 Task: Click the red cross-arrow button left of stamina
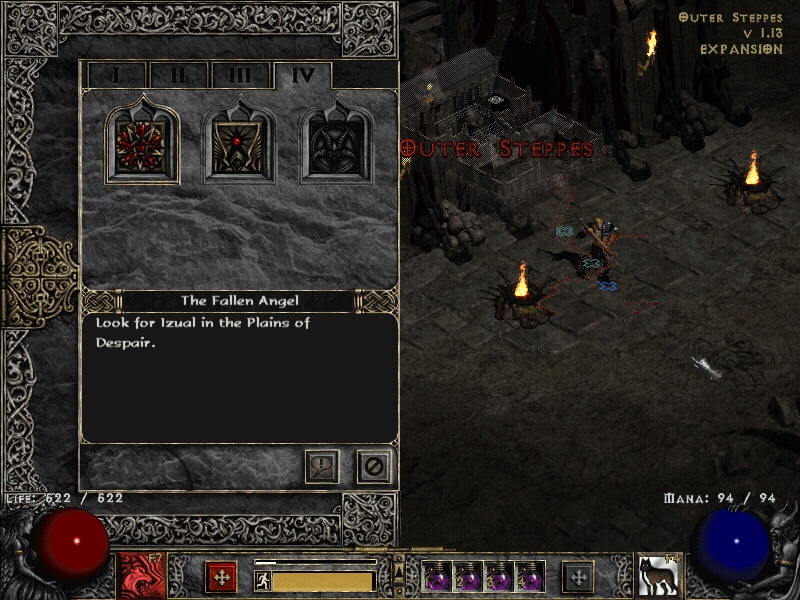(221, 577)
